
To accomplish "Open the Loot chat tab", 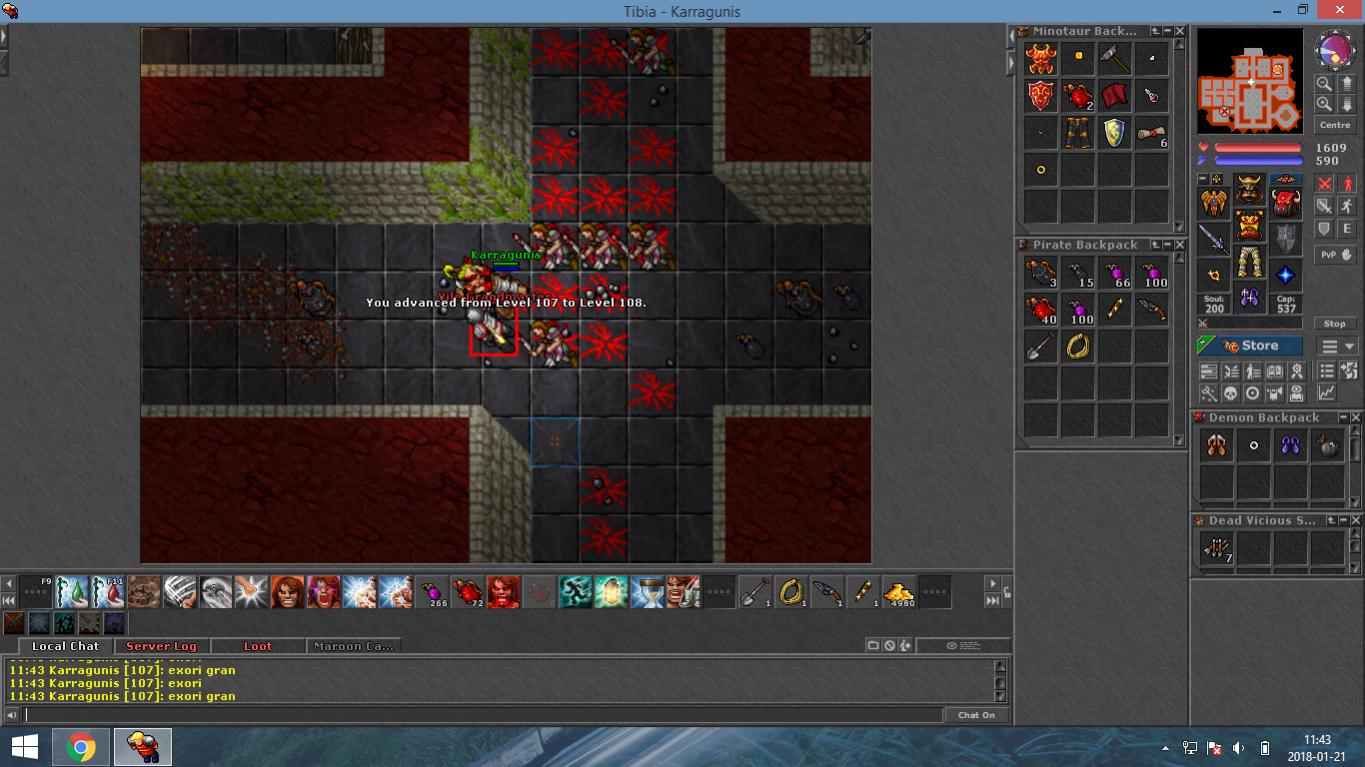I will click(257, 646).
